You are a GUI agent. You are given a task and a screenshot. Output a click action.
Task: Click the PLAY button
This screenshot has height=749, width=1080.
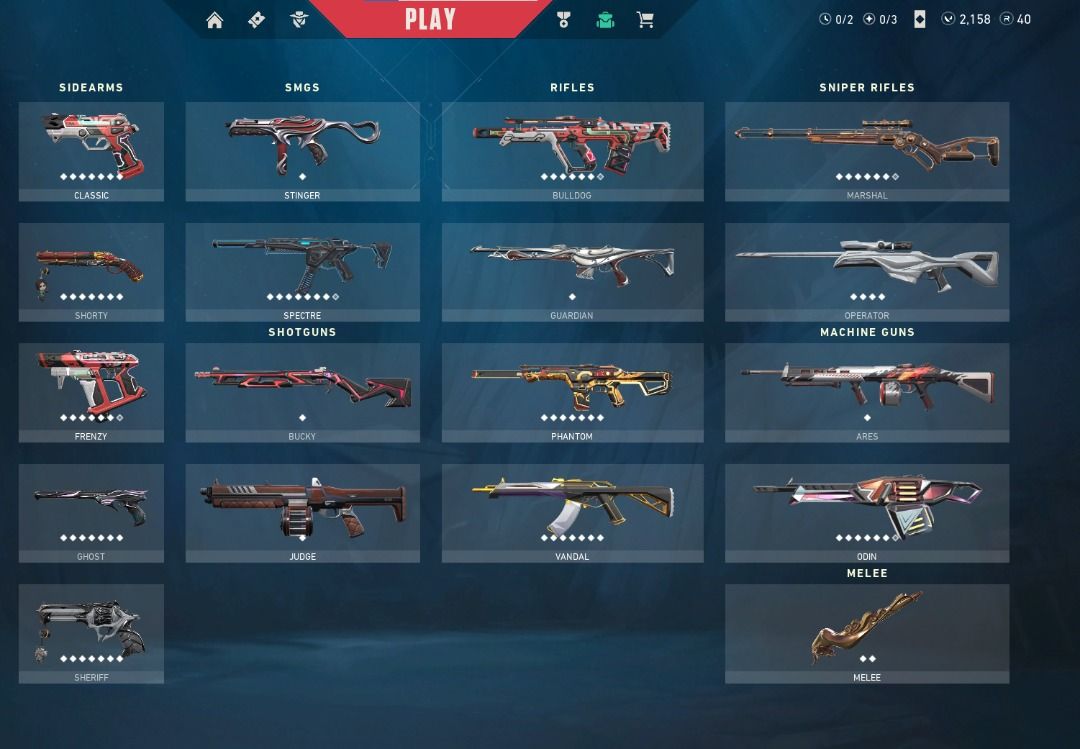click(430, 19)
